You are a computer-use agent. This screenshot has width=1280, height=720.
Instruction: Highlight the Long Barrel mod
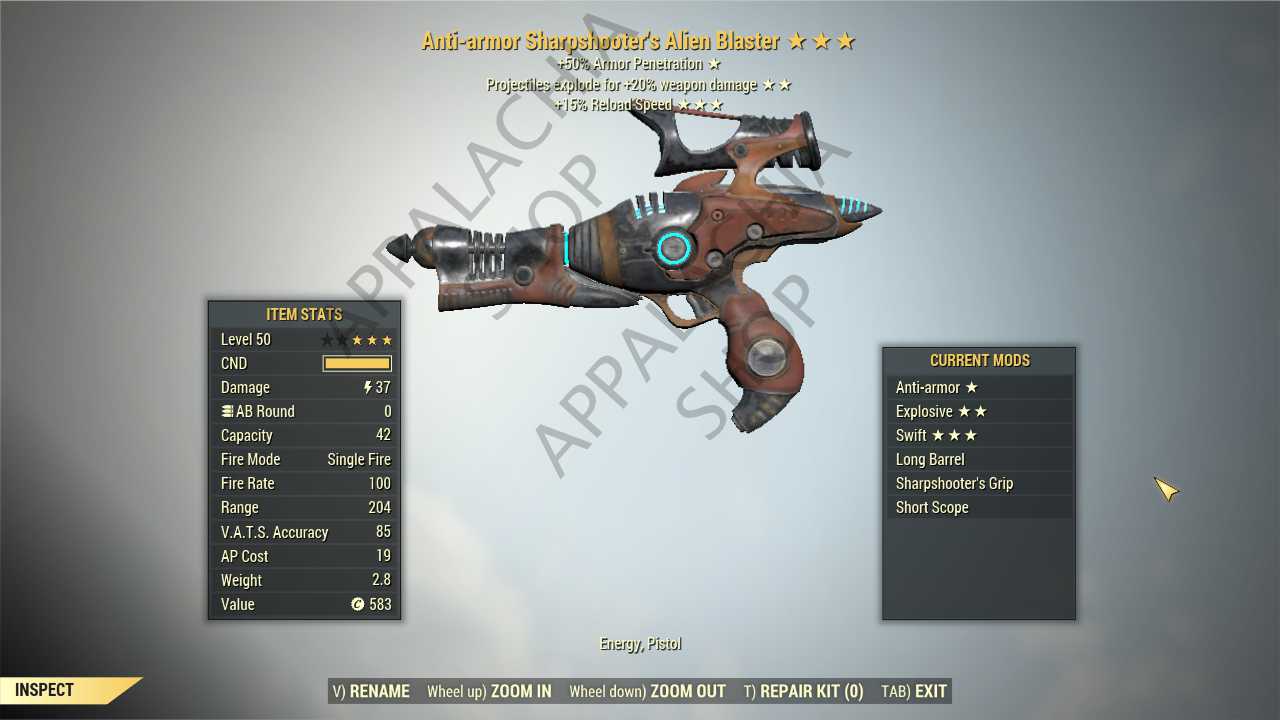[x=978, y=459]
